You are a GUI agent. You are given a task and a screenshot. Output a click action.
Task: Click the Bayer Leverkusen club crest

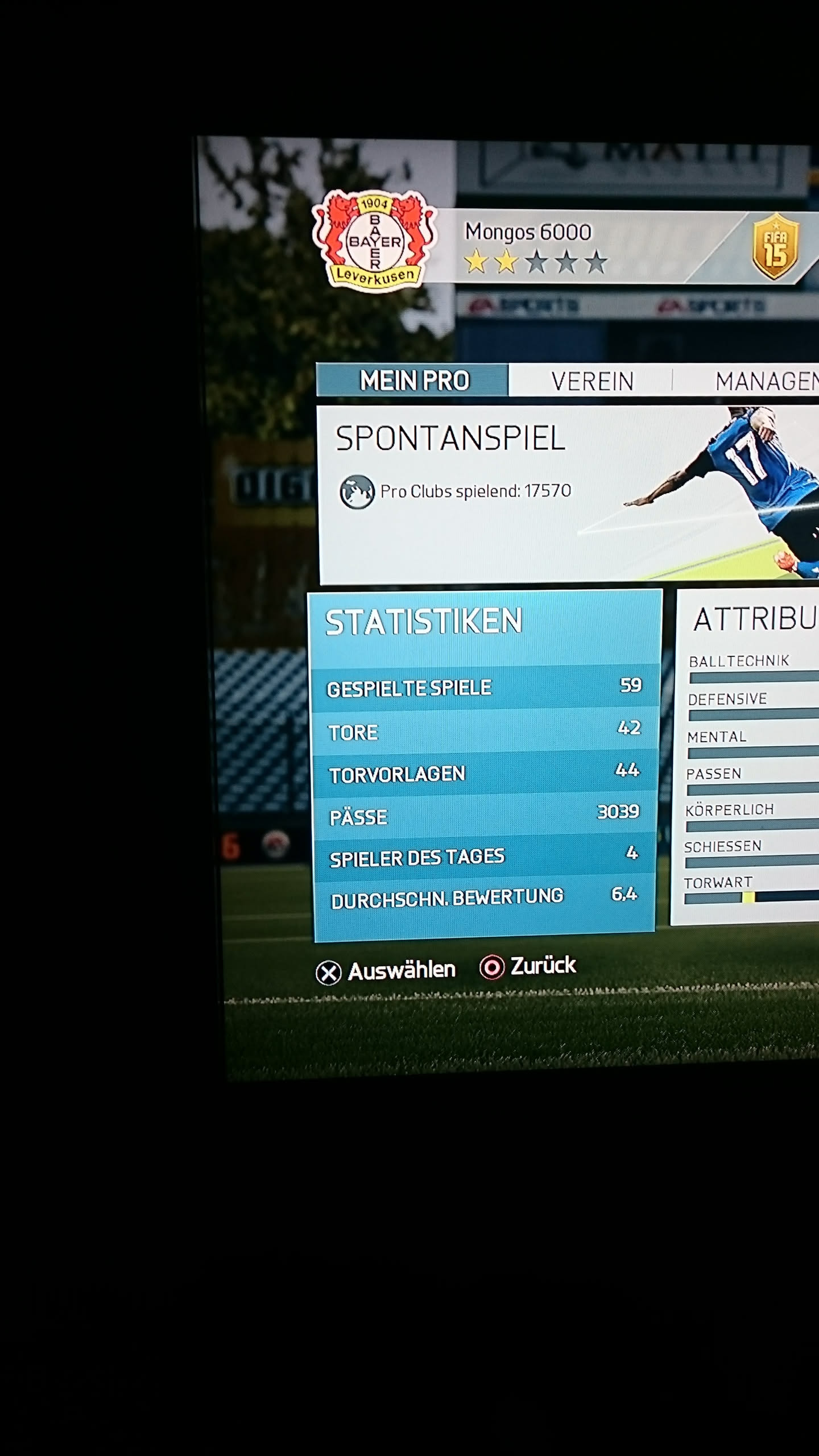coord(375,240)
